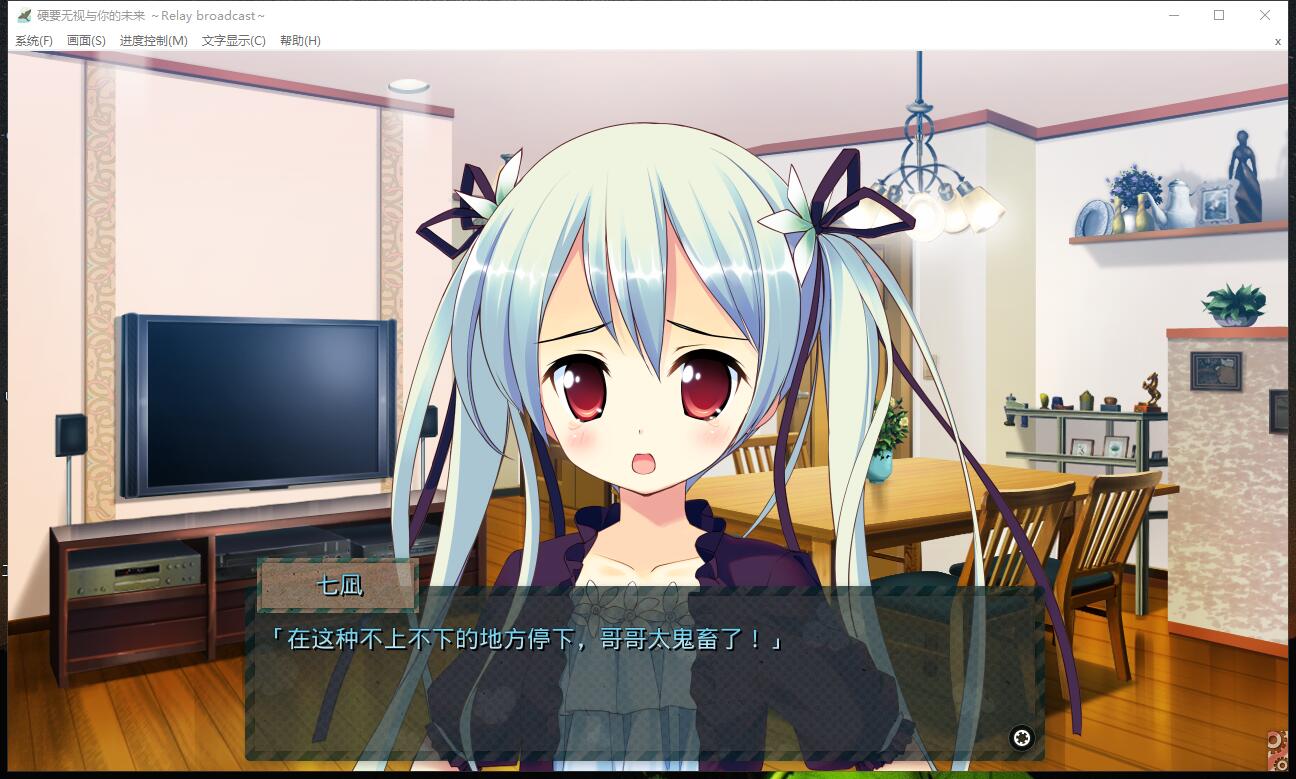Open the 系统(F) system menu

(33, 41)
